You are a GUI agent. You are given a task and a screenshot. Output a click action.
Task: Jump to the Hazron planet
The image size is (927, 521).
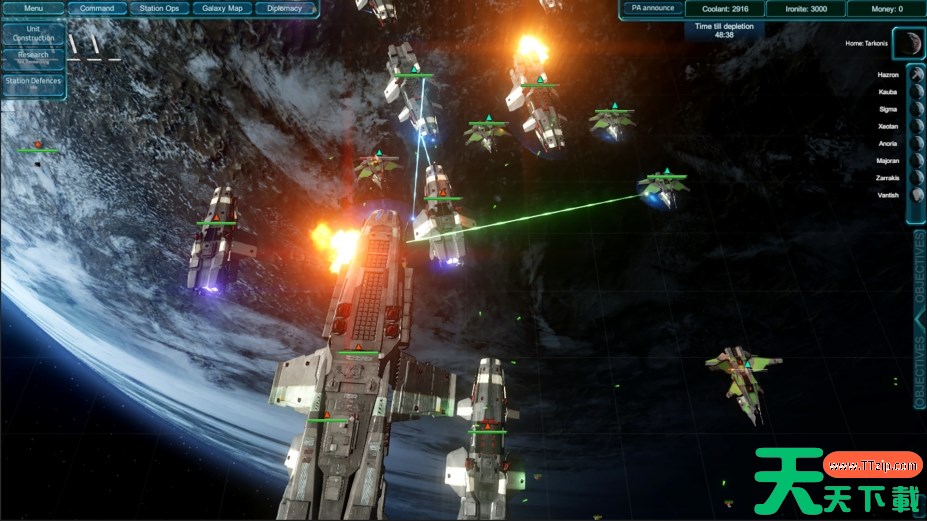pos(916,75)
